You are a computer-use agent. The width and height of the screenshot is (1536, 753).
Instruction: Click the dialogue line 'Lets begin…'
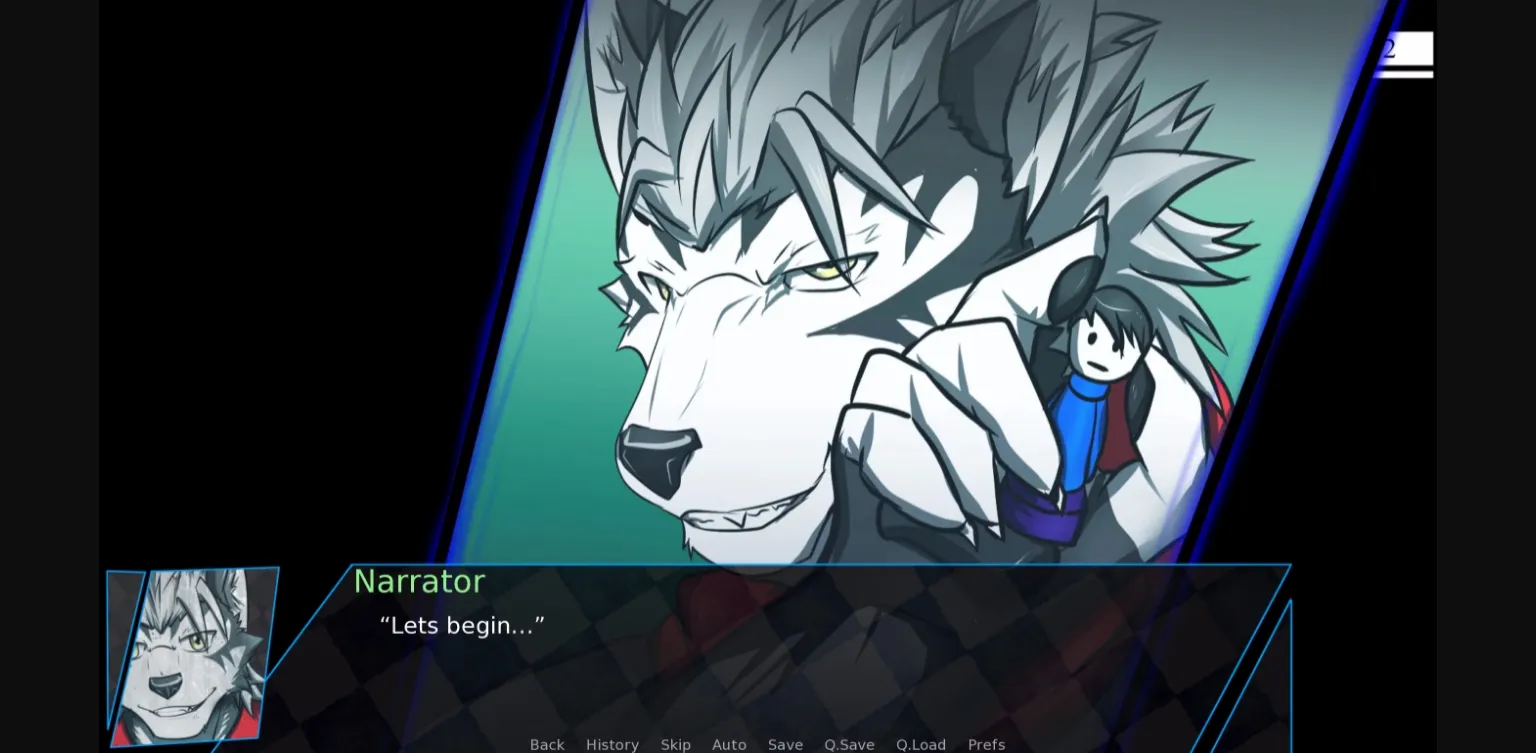pos(458,626)
